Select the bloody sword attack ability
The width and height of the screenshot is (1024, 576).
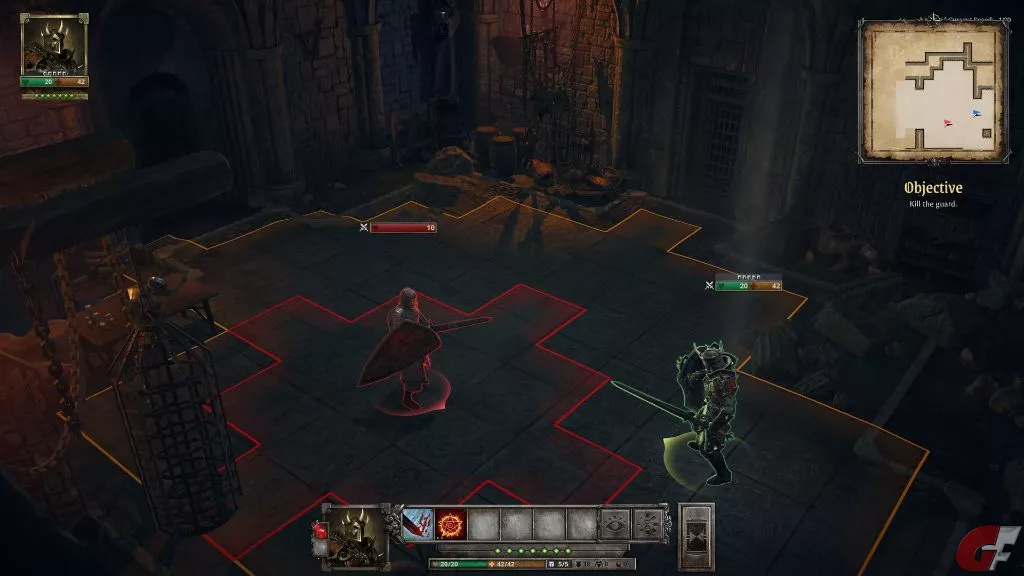pos(416,524)
